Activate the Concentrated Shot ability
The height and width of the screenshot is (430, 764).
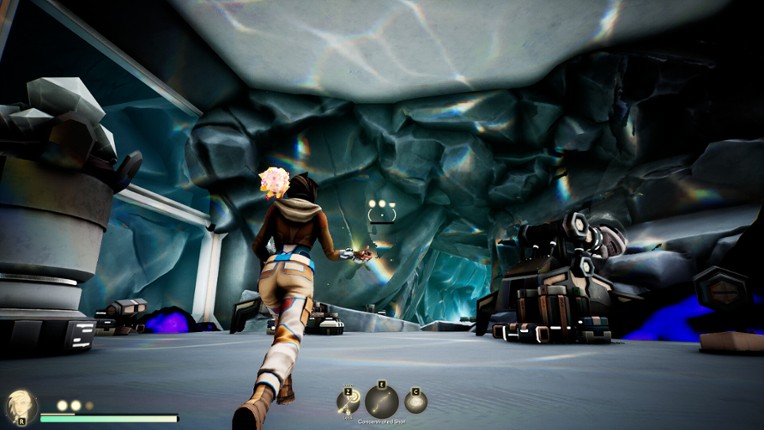[381, 401]
